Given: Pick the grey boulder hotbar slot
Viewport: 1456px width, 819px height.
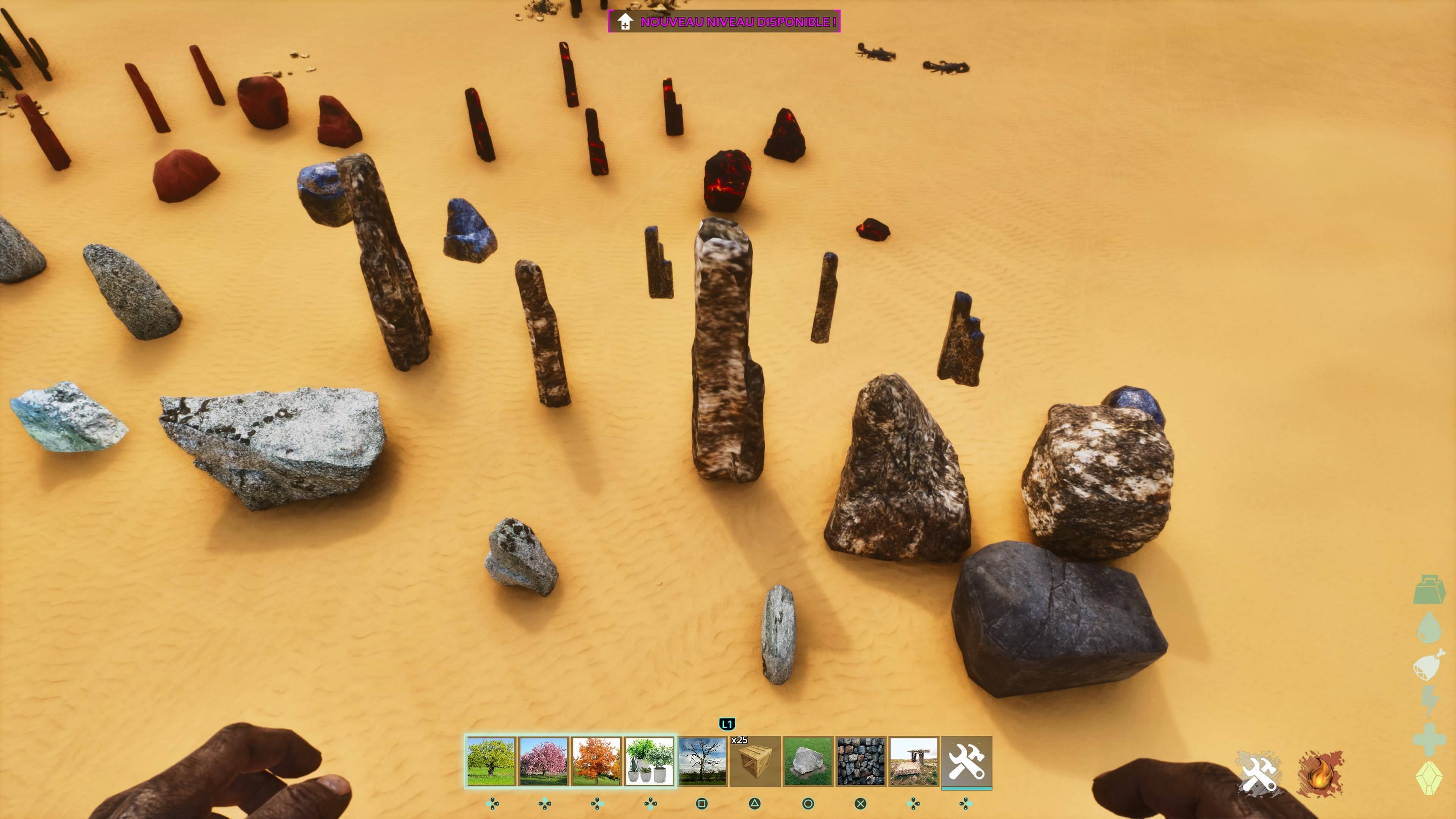Looking at the screenshot, I should coord(808,761).
